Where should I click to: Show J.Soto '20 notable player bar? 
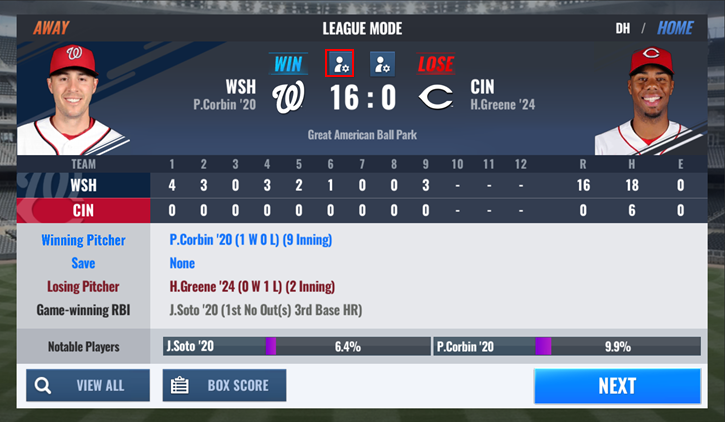pos(296,347)
